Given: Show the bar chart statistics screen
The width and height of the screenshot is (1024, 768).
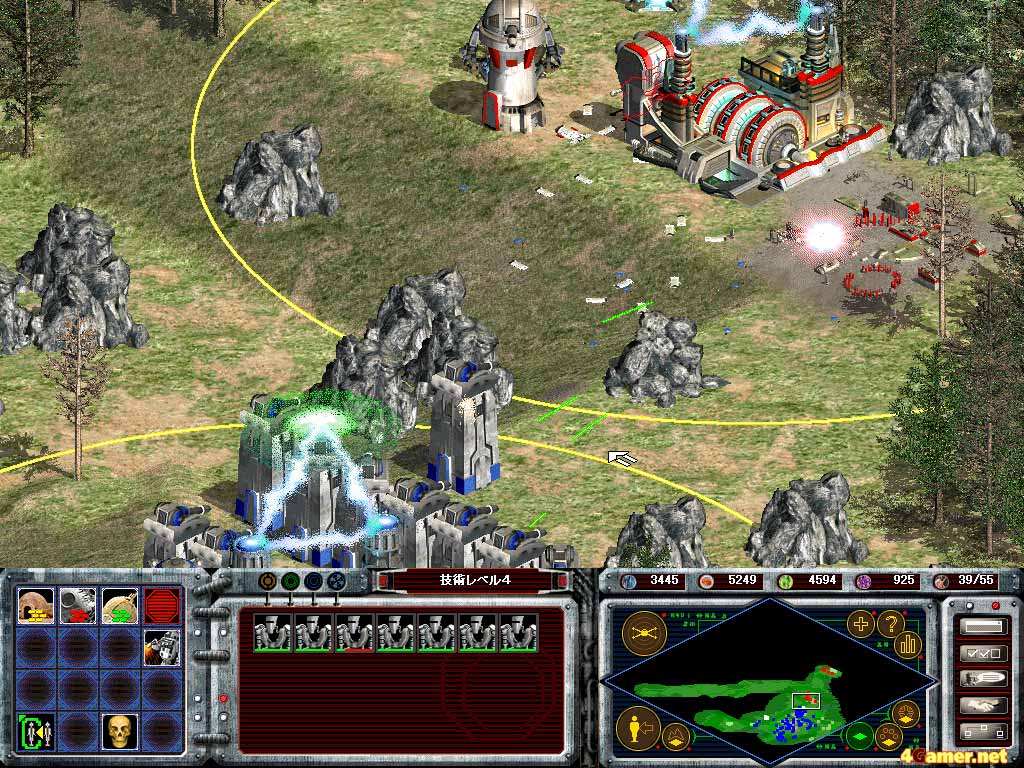Looking at the screenshot, I should point(909,643).
